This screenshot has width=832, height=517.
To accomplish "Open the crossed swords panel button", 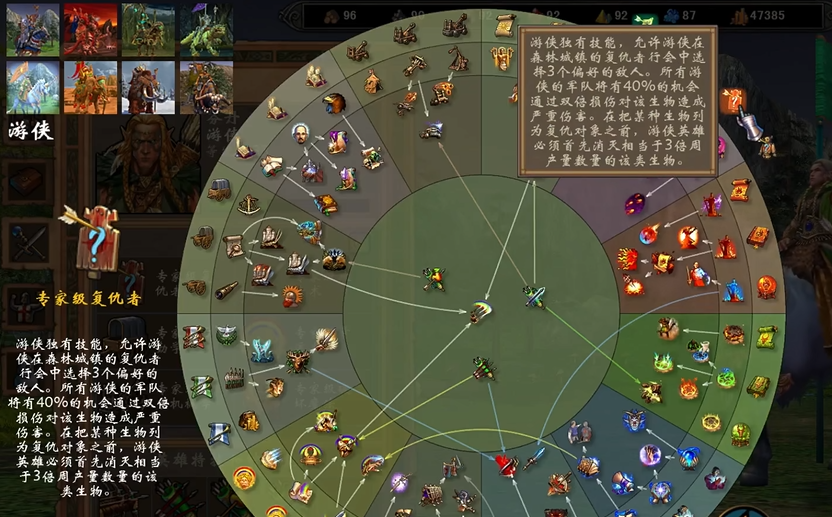I will [x=26, y=241].
